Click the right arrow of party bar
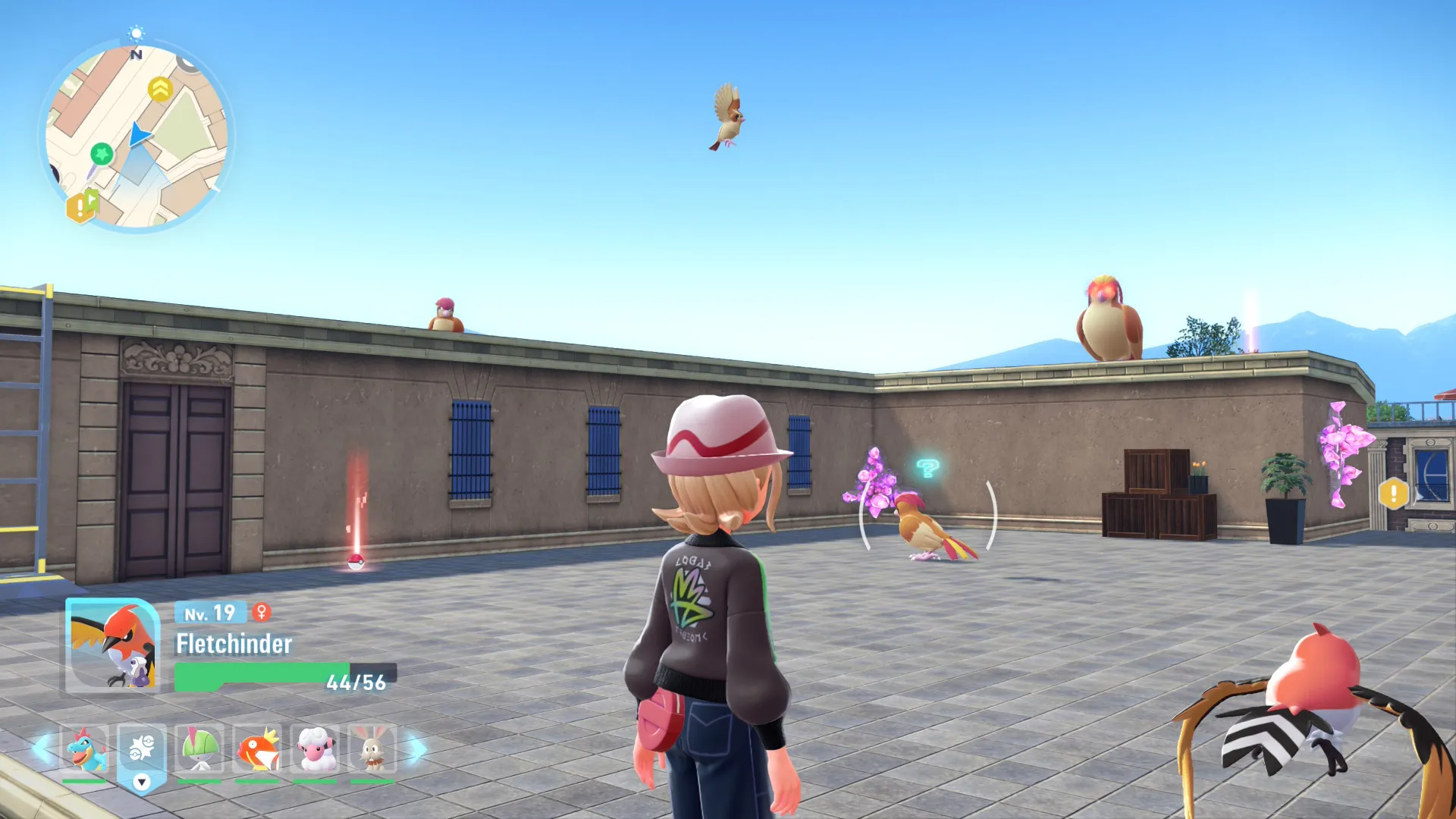 point(416,749)
